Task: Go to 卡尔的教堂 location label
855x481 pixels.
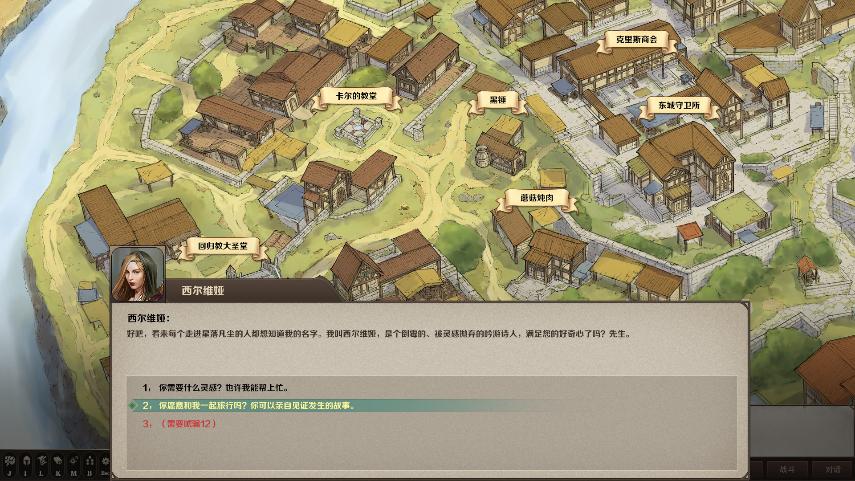Action: coord(356,97)
